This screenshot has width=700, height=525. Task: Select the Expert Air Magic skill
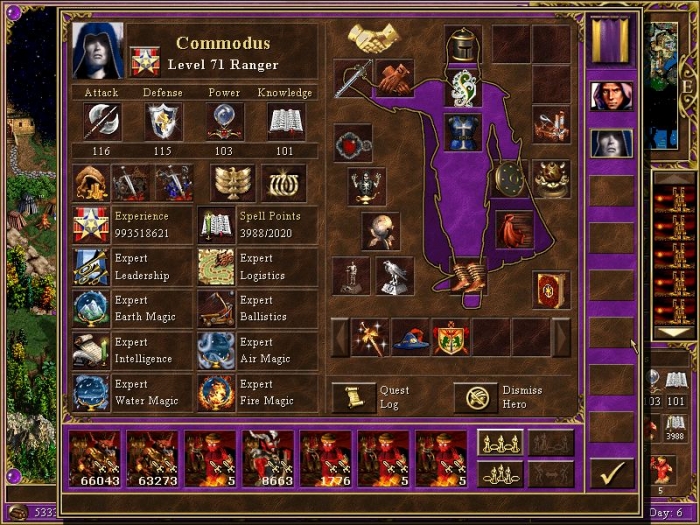(x=216, y=351)
